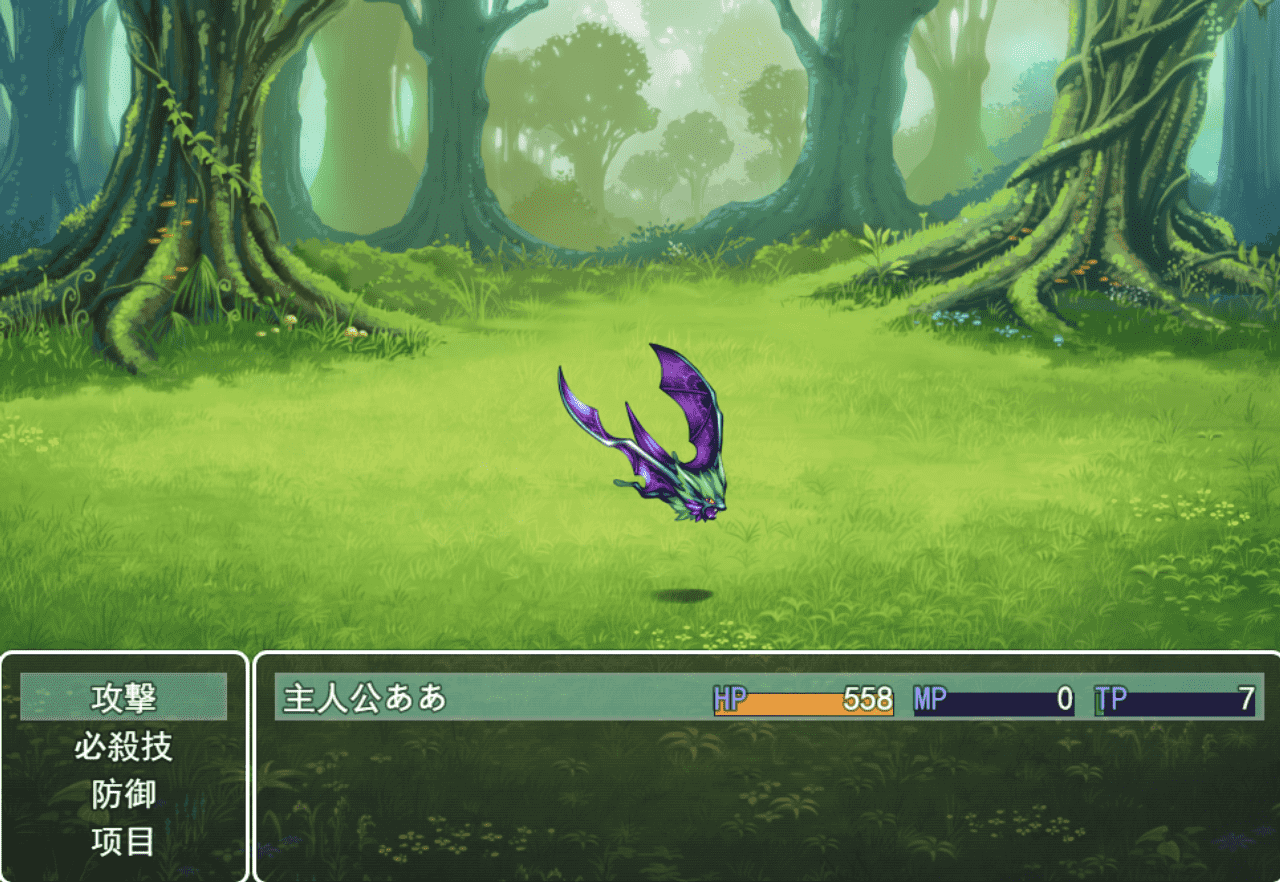Open the 項目 items menu
The width and height of the screenshot is (1280, 882).
point(123,841)
